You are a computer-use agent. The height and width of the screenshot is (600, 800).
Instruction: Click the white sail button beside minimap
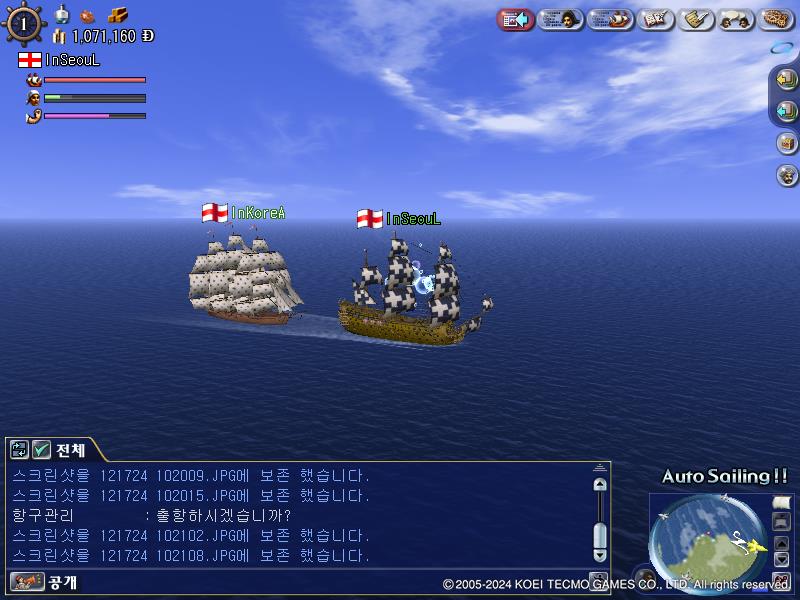tap(782, 502)
